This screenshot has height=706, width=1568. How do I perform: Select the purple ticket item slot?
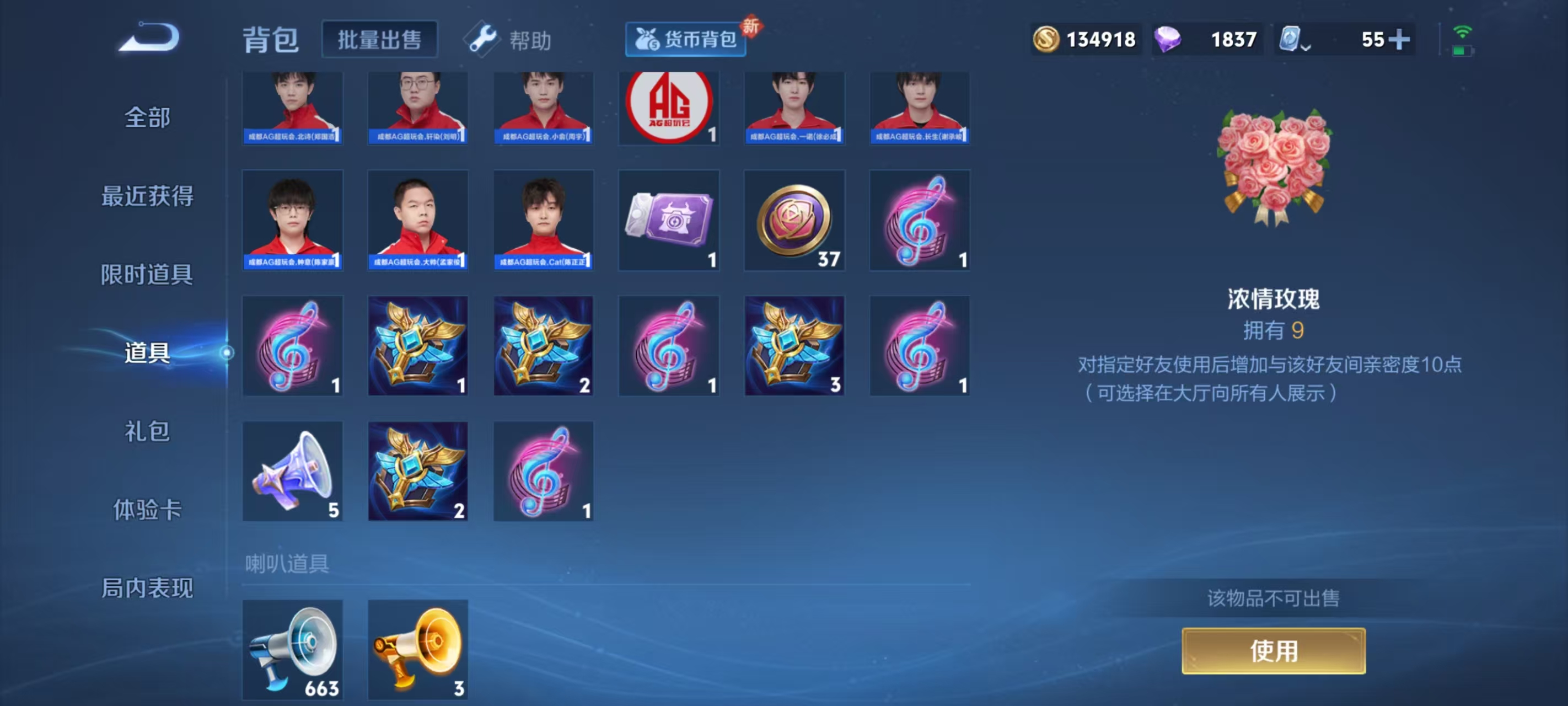coord(668,221)
